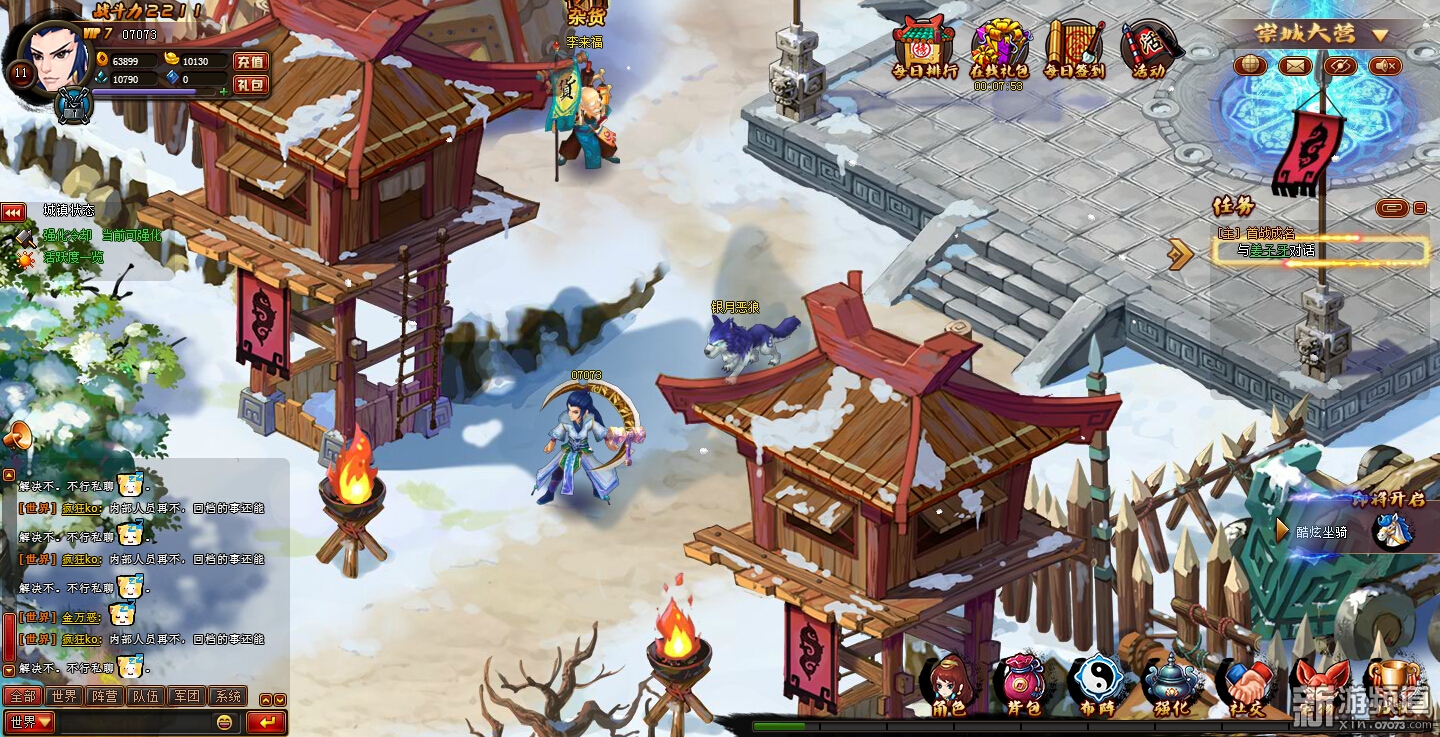
Task: Open the world map globe button
Action: (1250, 66)
